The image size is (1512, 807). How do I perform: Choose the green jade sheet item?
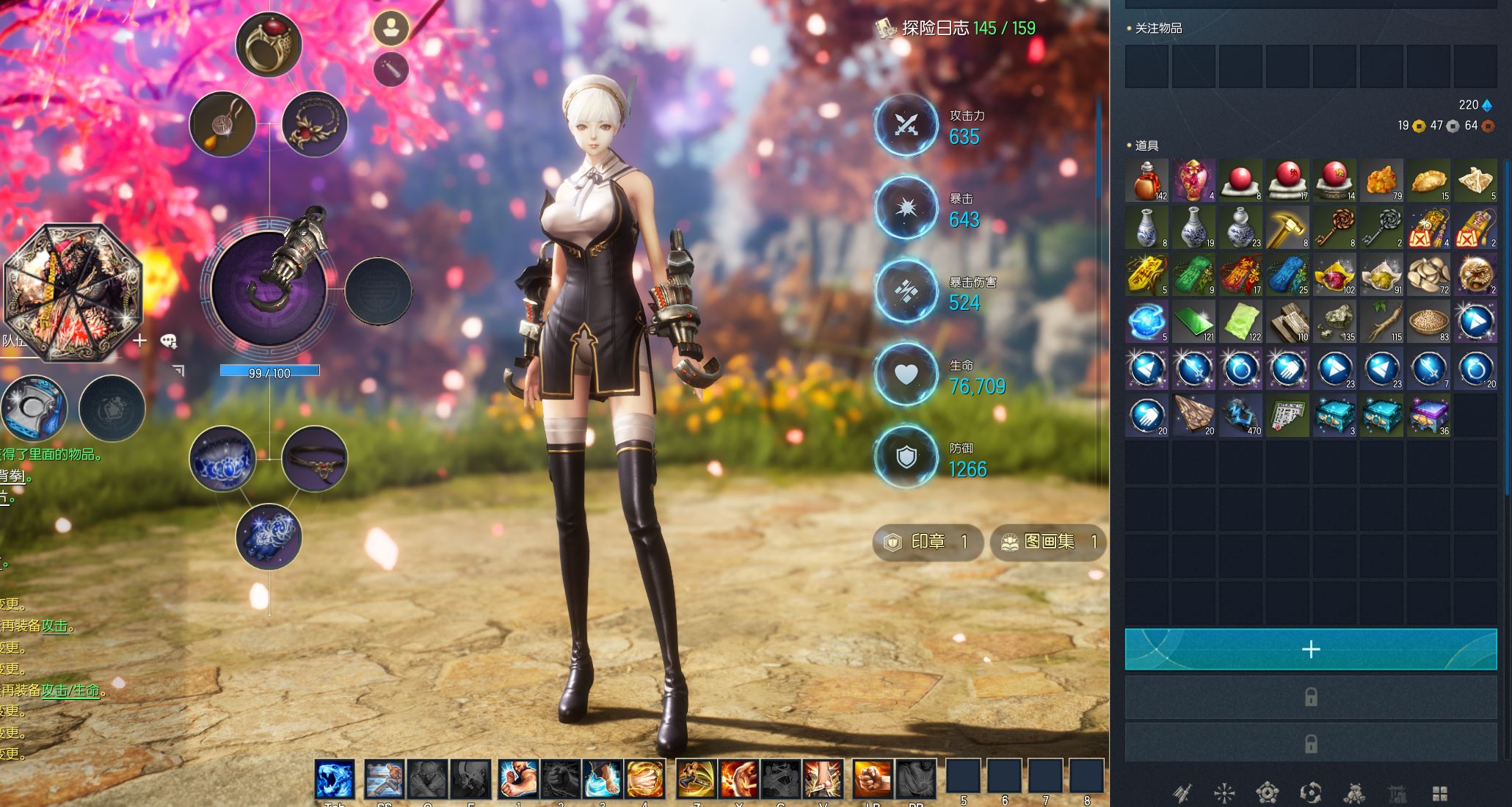(x=1193, y=321)
